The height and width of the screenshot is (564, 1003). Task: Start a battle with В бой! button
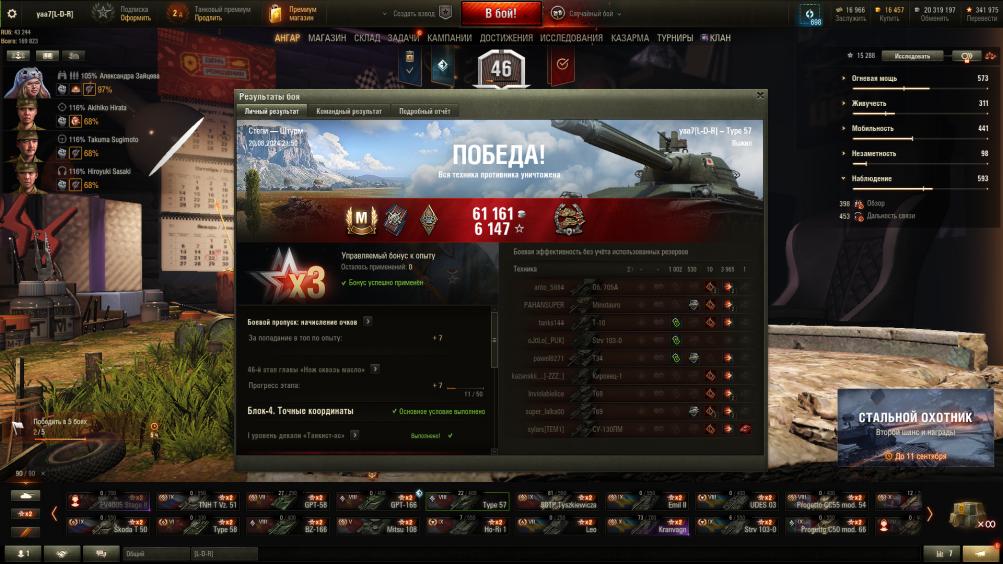pos(500,14)
